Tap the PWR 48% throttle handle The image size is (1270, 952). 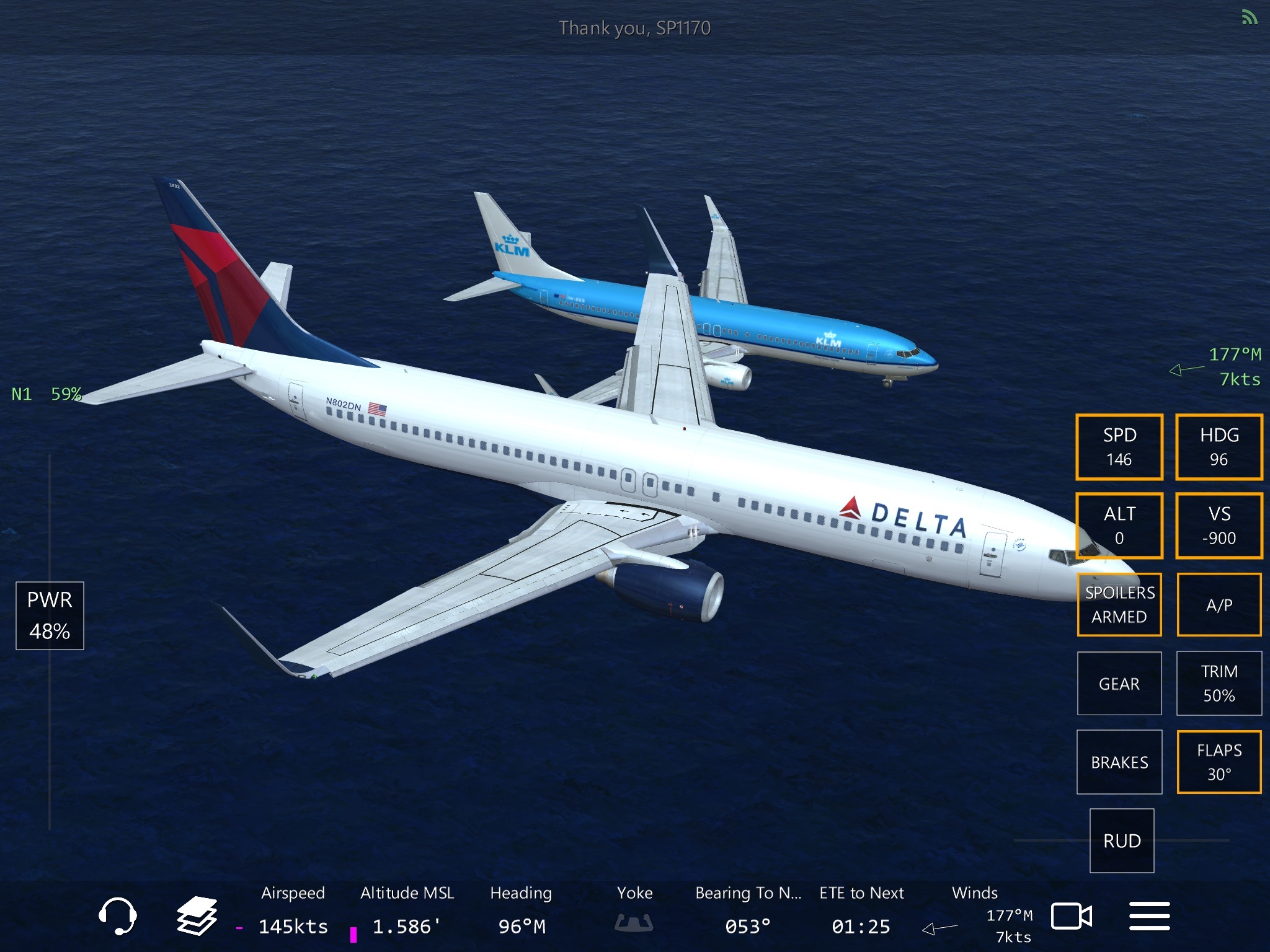click(50, 615)
